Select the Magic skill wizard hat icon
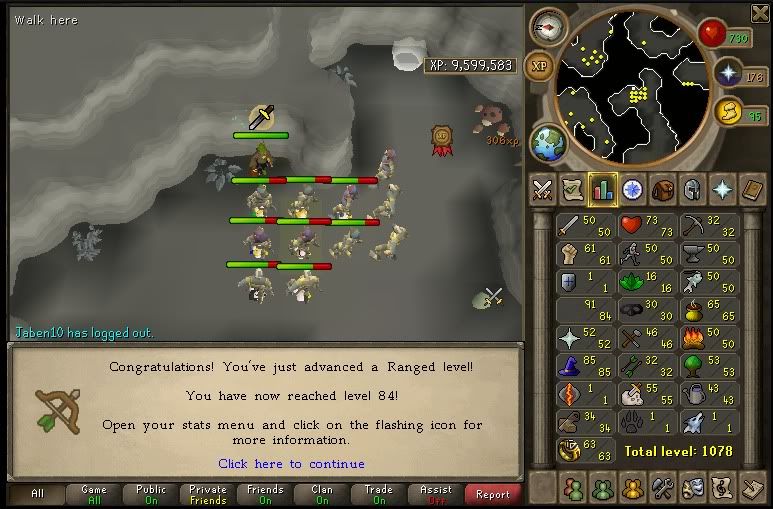 570,369
